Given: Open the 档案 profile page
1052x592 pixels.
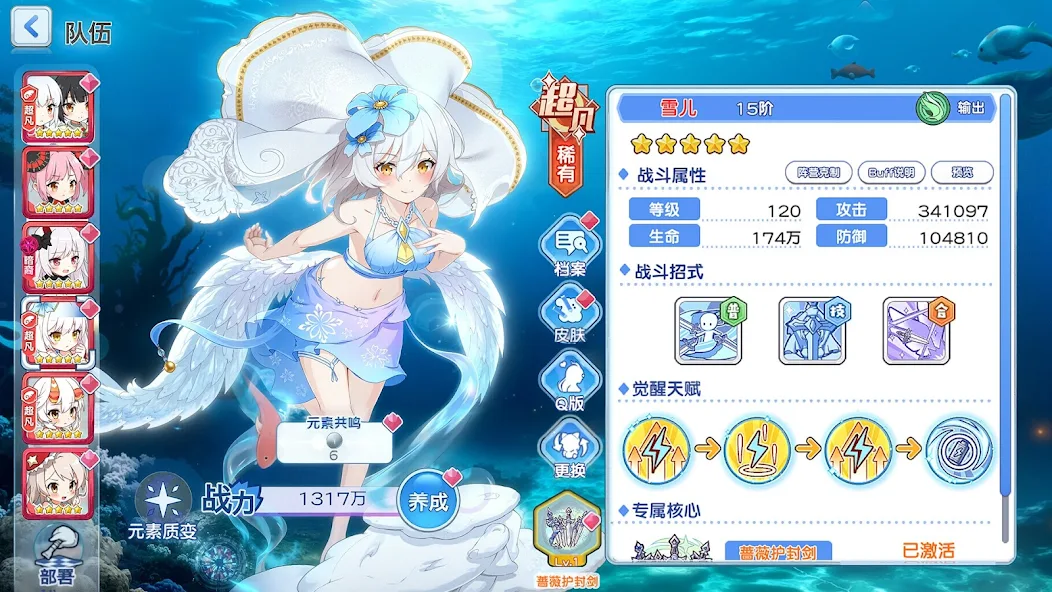Looking at the screenshot, I should (570, 245).
